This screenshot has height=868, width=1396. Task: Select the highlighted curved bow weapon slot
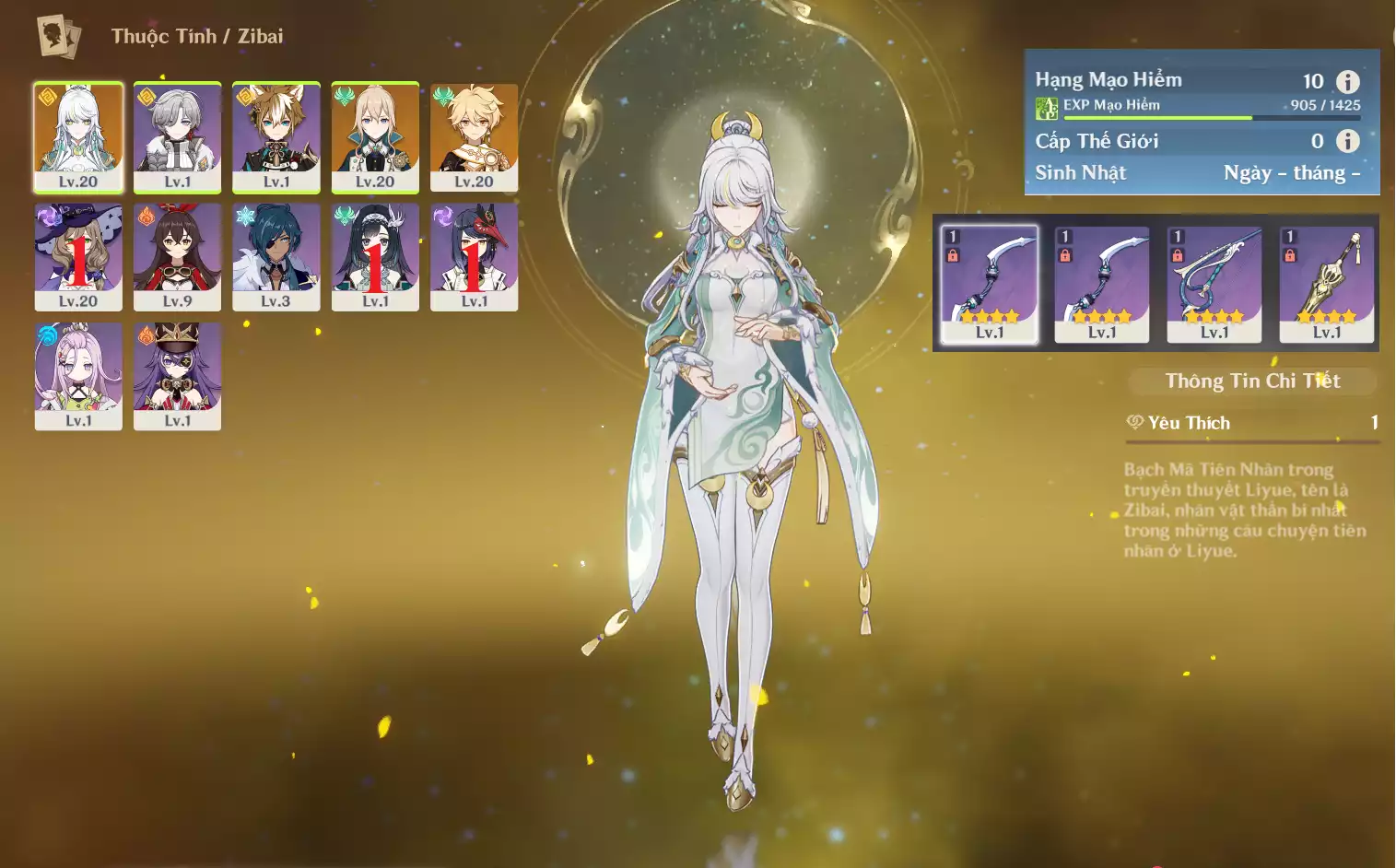click(990, 284)
